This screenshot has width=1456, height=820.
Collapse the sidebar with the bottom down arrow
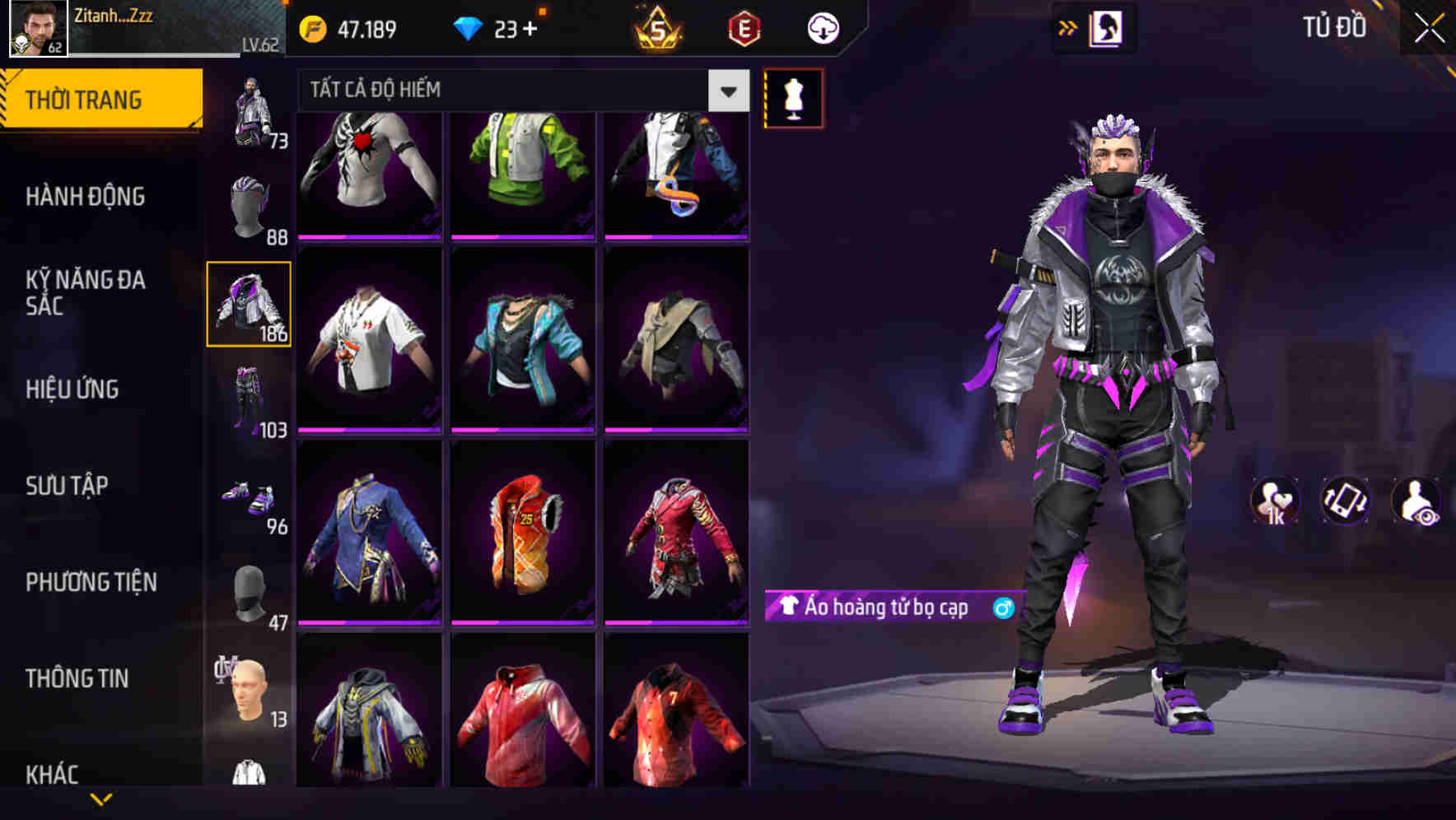coord(101,799)
